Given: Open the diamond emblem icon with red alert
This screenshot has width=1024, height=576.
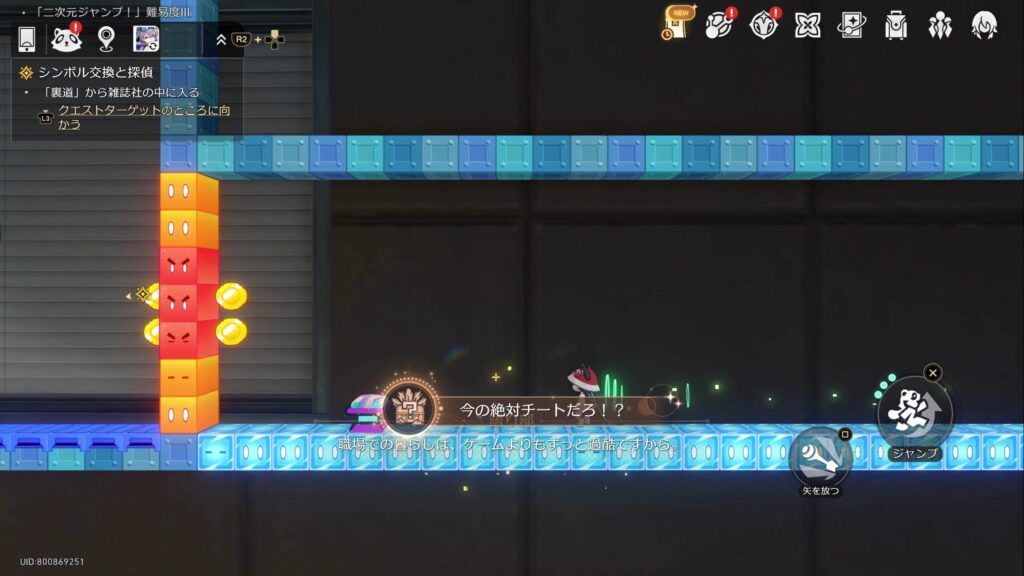Looking at the screenshot, I should point(763,25).
